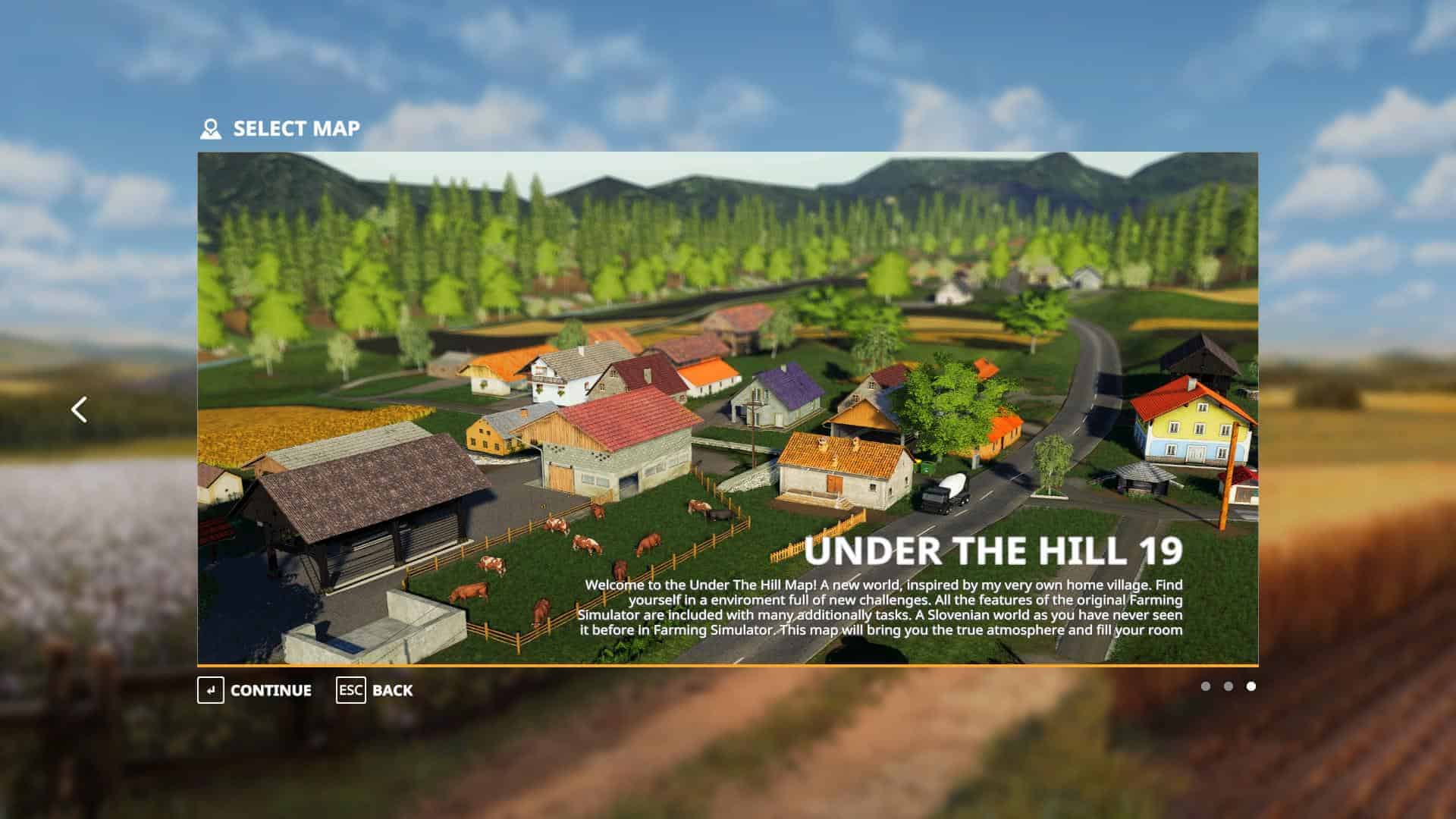This screenshot has height=819, width=1456.
Task: Click the left arrow navigation chevron
Action: (x=79, y=409)
